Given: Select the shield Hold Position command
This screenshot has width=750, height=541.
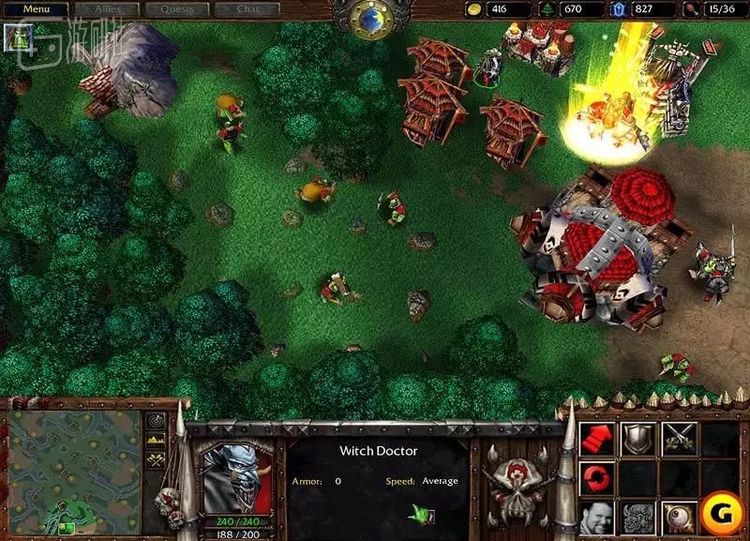Looking at the screenshot, I should pos(638,439).
